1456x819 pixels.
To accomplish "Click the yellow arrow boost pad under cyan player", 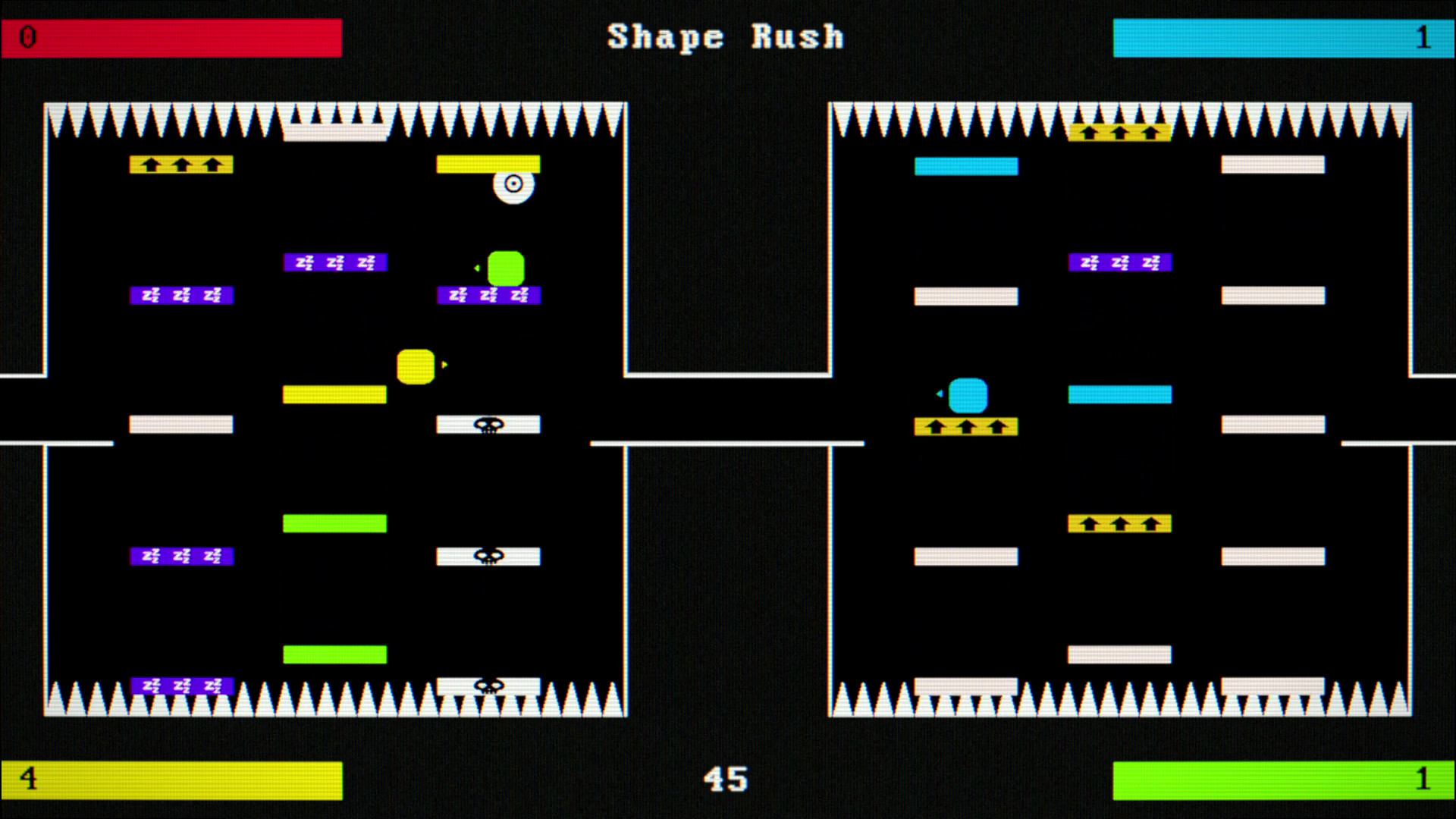I will (966, 427).
